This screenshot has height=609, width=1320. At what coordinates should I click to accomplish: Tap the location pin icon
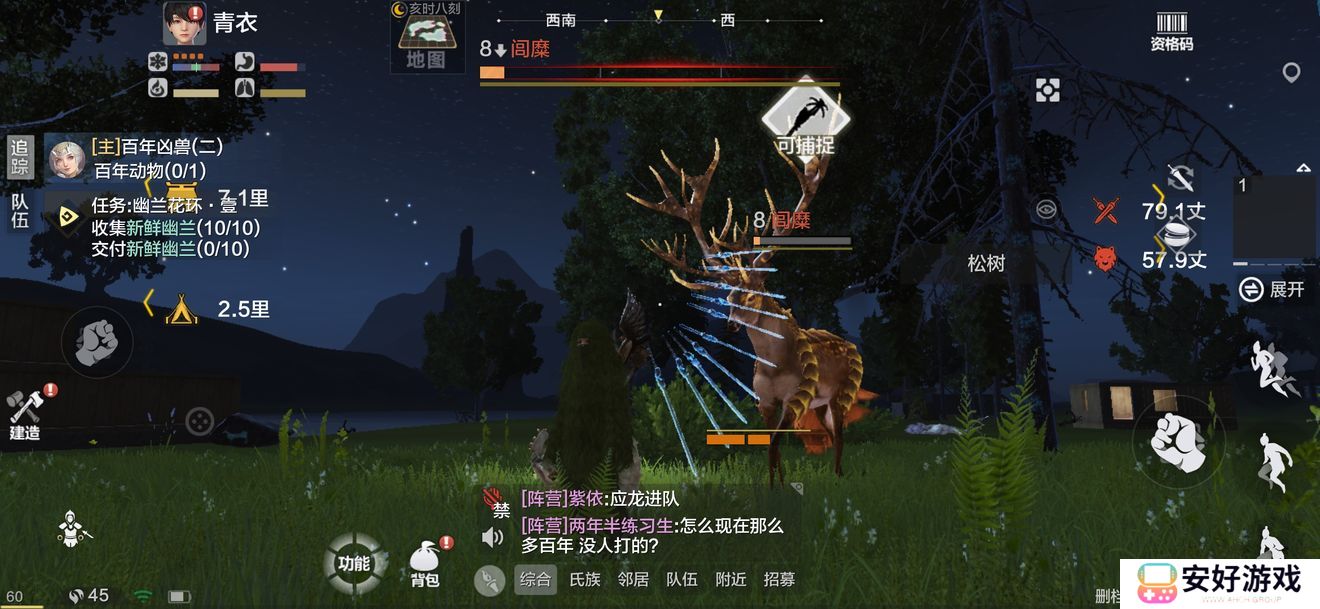(1291, 73)
